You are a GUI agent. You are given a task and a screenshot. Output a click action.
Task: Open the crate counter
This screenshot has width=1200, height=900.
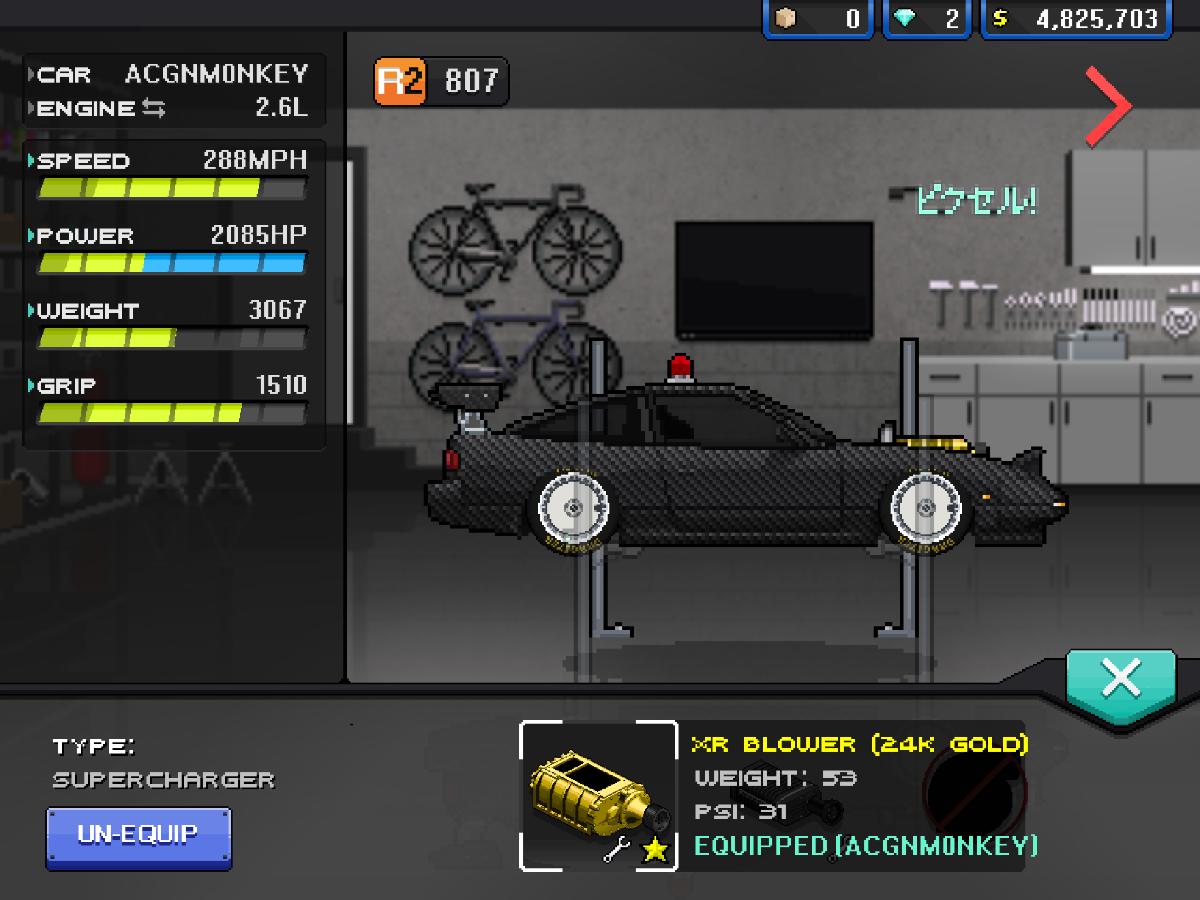tap(817, 19)
